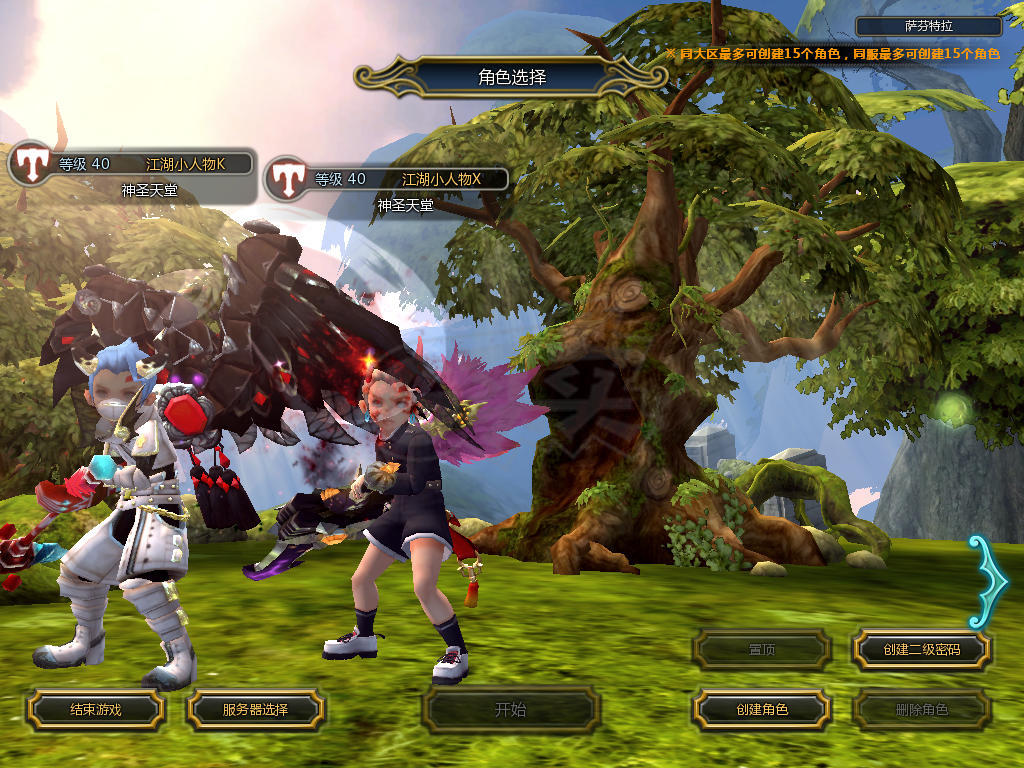Viewport: 1024px width, 768px height.
Task: Click the 置顶 pin-to-top button
Action: pos(762,650)
